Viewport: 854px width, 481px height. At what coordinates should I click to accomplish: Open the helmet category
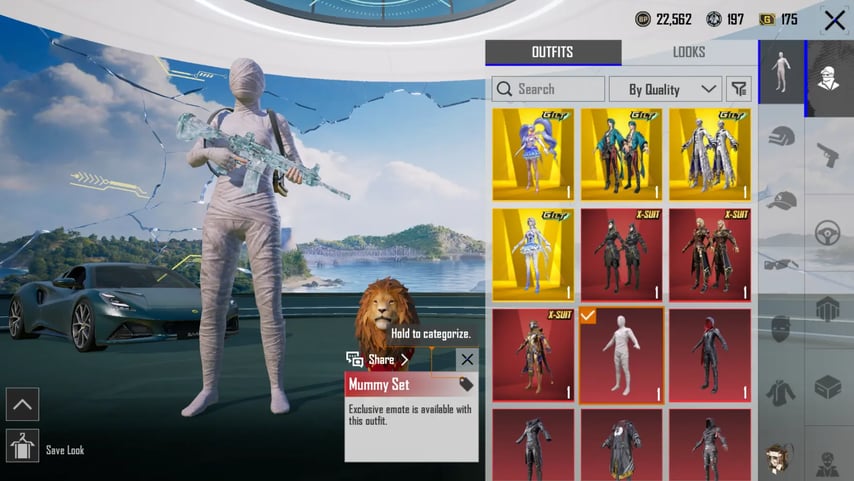point(781,135)
